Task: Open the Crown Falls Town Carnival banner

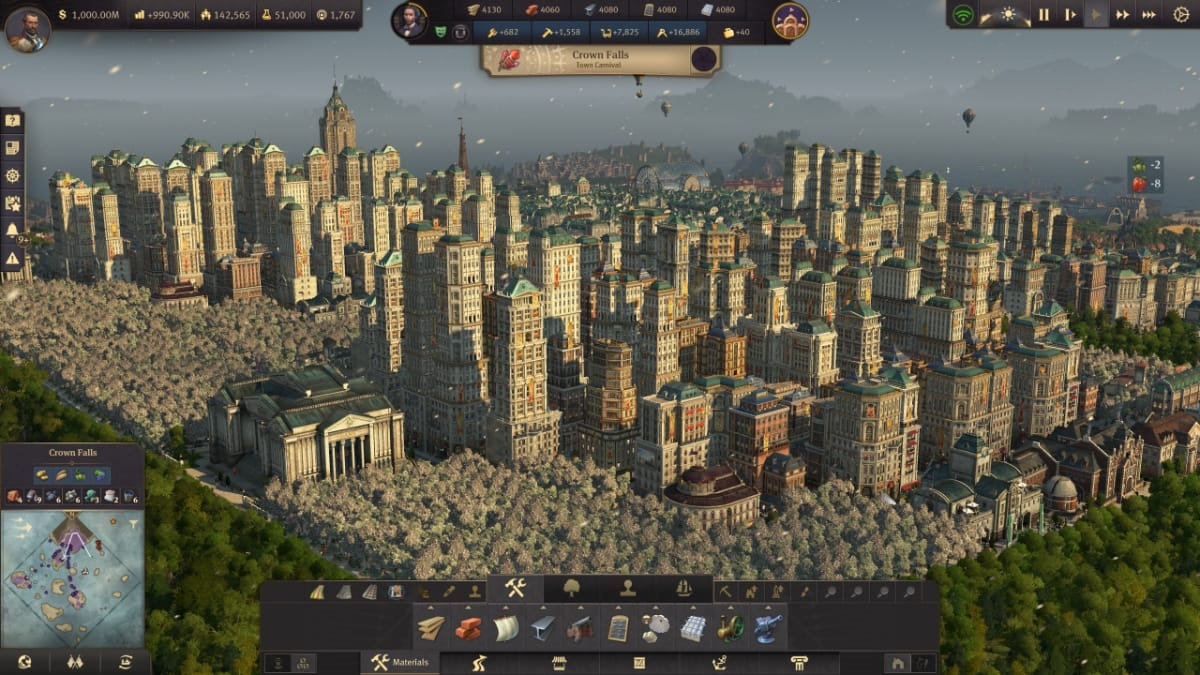Action: pyautogui.click(x=600, y=59)
